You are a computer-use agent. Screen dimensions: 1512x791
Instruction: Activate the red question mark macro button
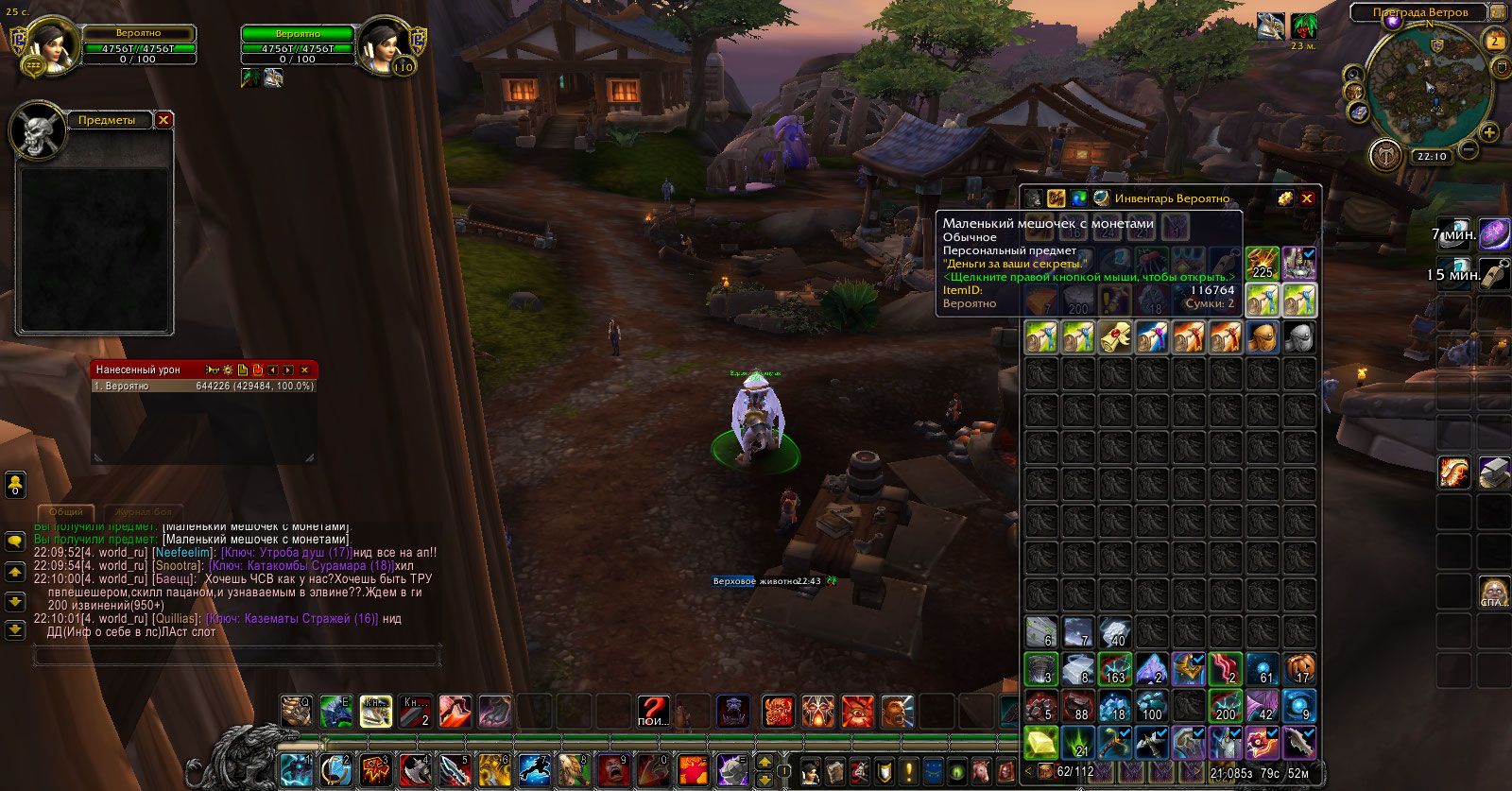coord(653,711)
